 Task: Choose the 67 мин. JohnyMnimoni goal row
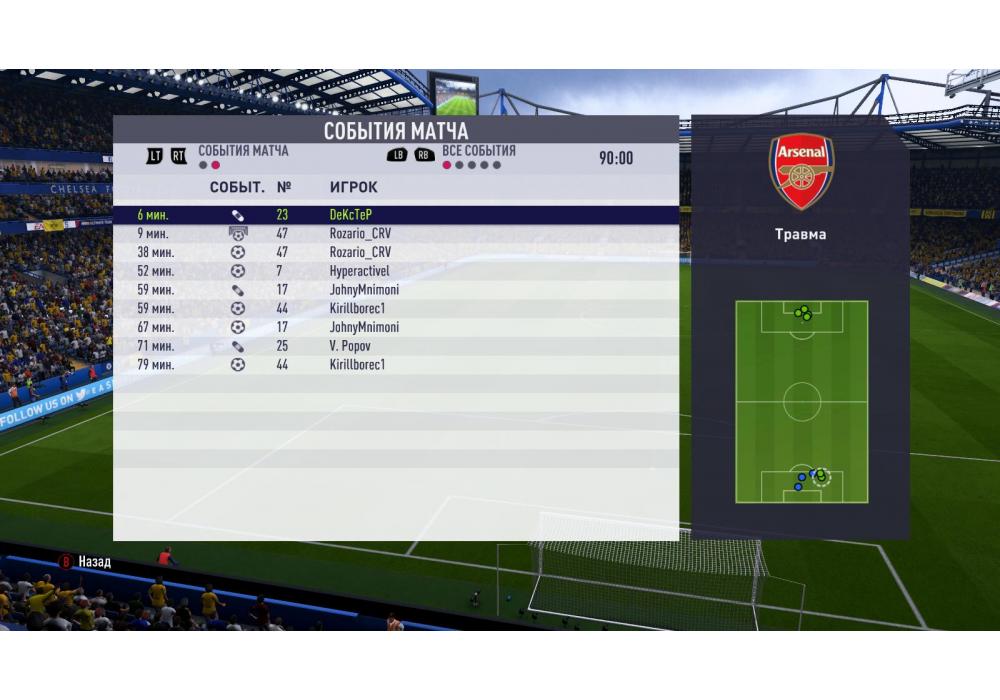coord(395,327)
